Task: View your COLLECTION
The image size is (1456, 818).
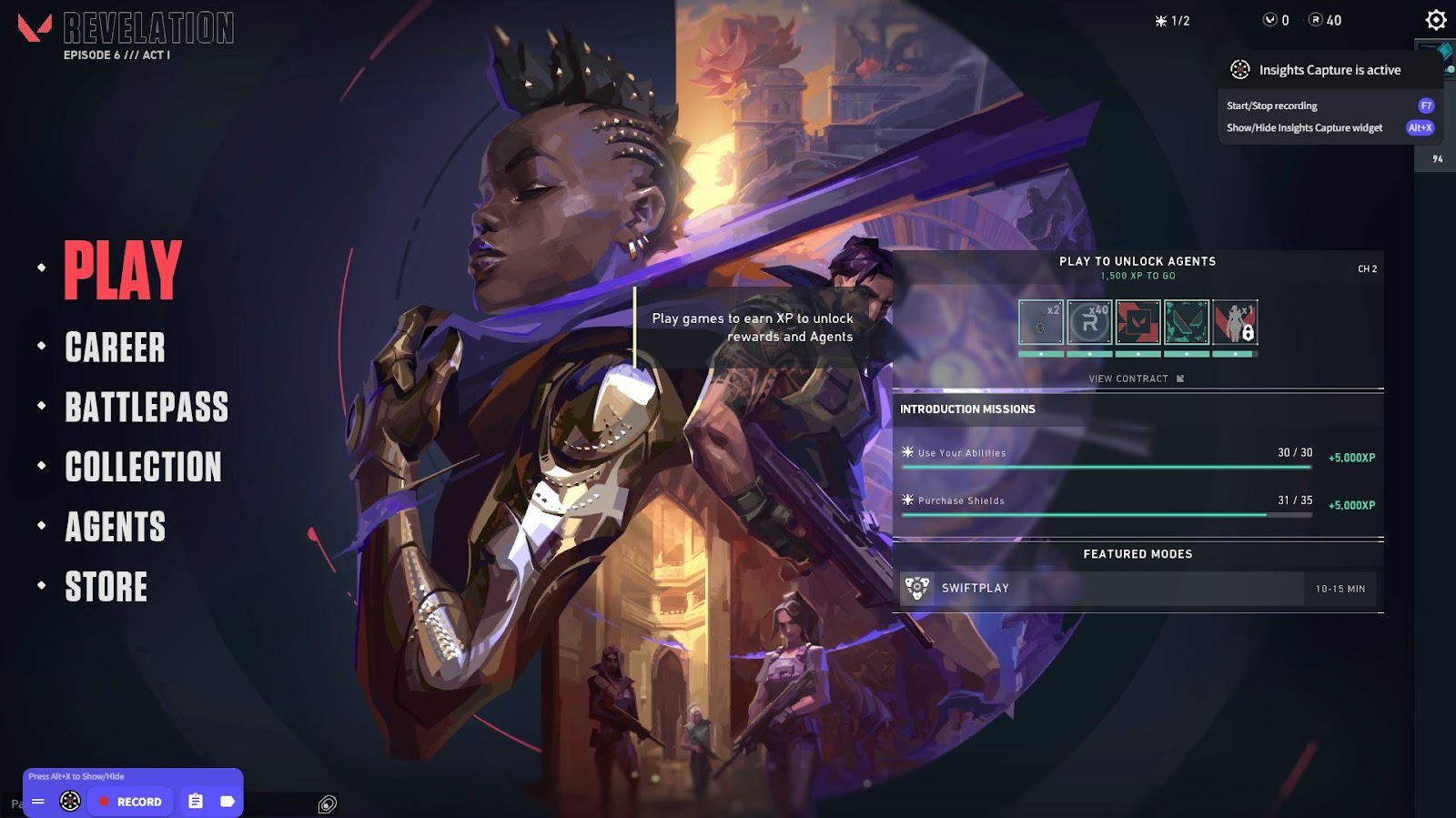Action: [143, 467]
